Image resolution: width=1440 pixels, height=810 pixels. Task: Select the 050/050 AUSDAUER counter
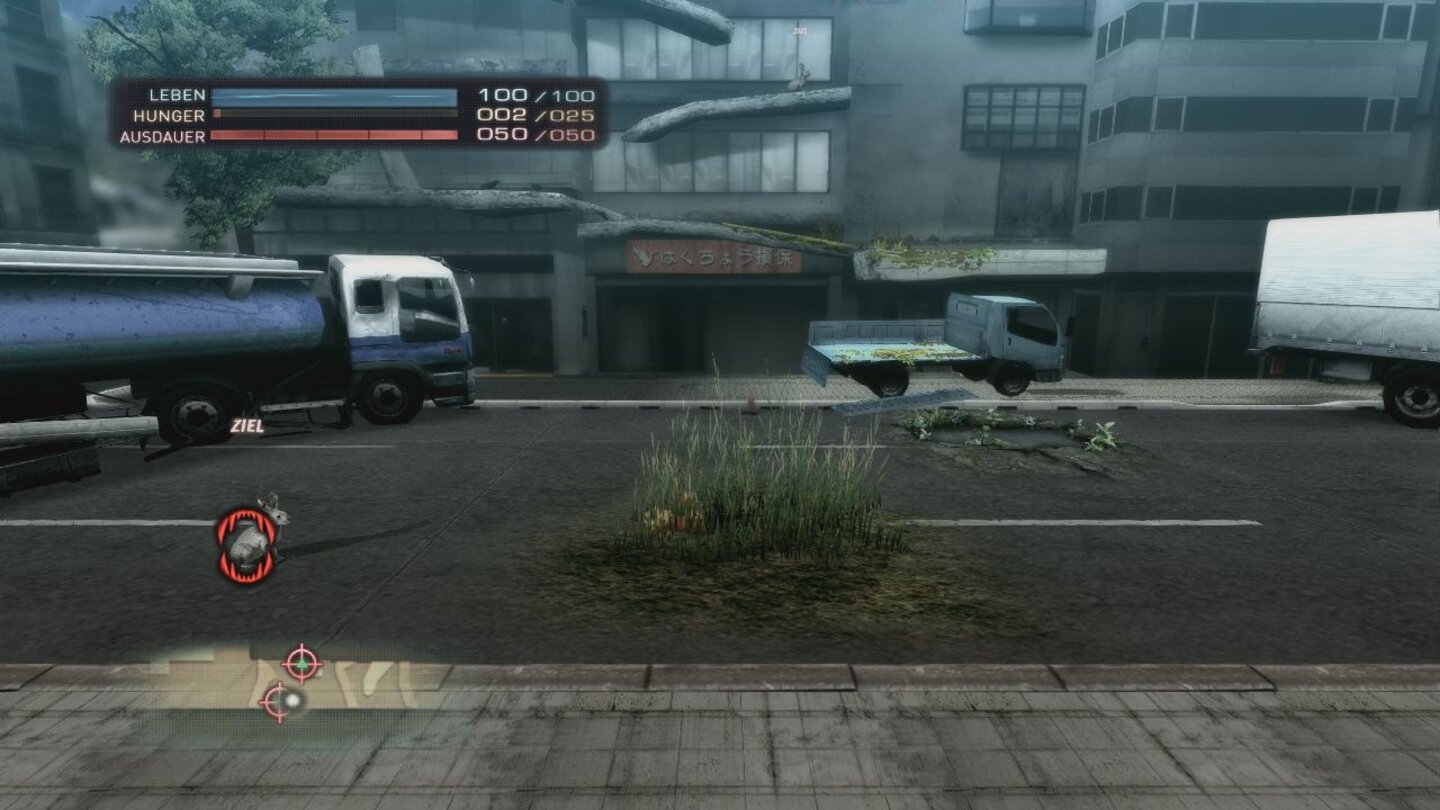535,136
